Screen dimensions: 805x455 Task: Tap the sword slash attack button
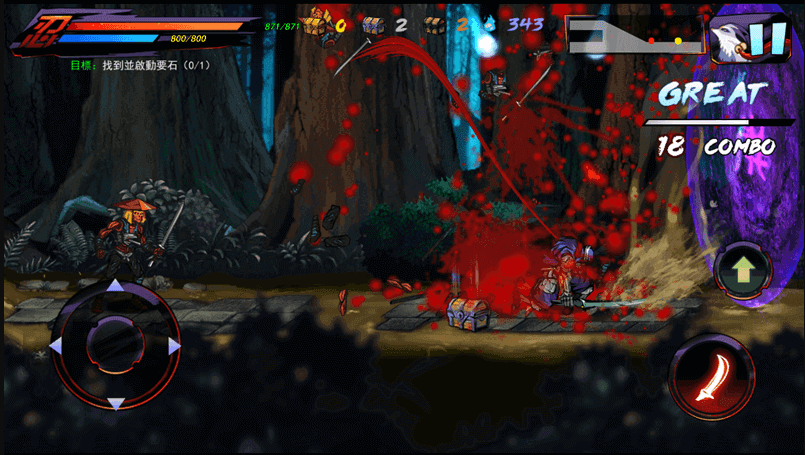pos(710,377)
